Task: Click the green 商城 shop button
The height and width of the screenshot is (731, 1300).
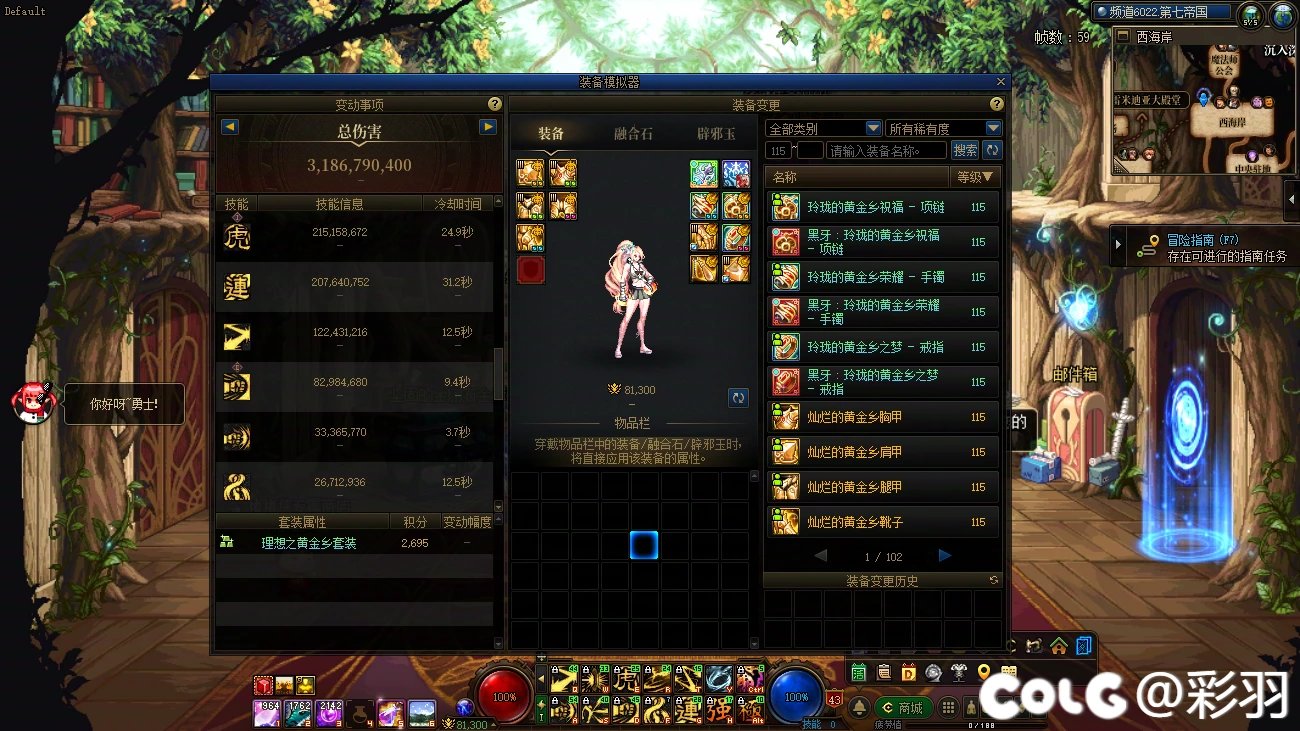Action: point(903,707)
